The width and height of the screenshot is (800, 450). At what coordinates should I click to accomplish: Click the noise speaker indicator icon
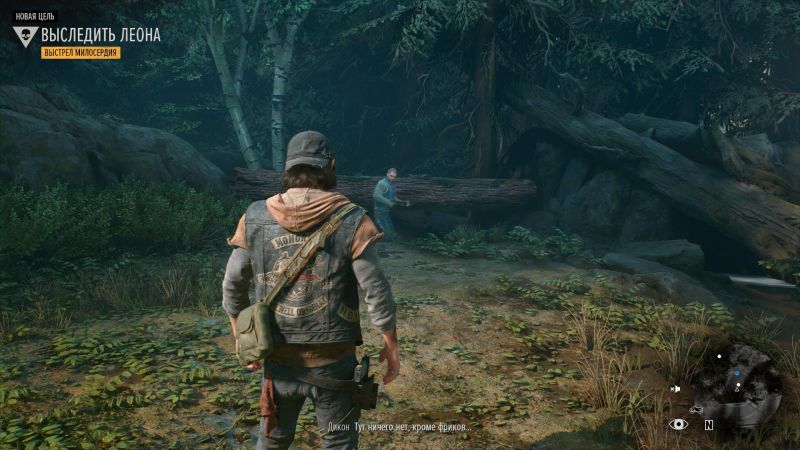(677, 389)
